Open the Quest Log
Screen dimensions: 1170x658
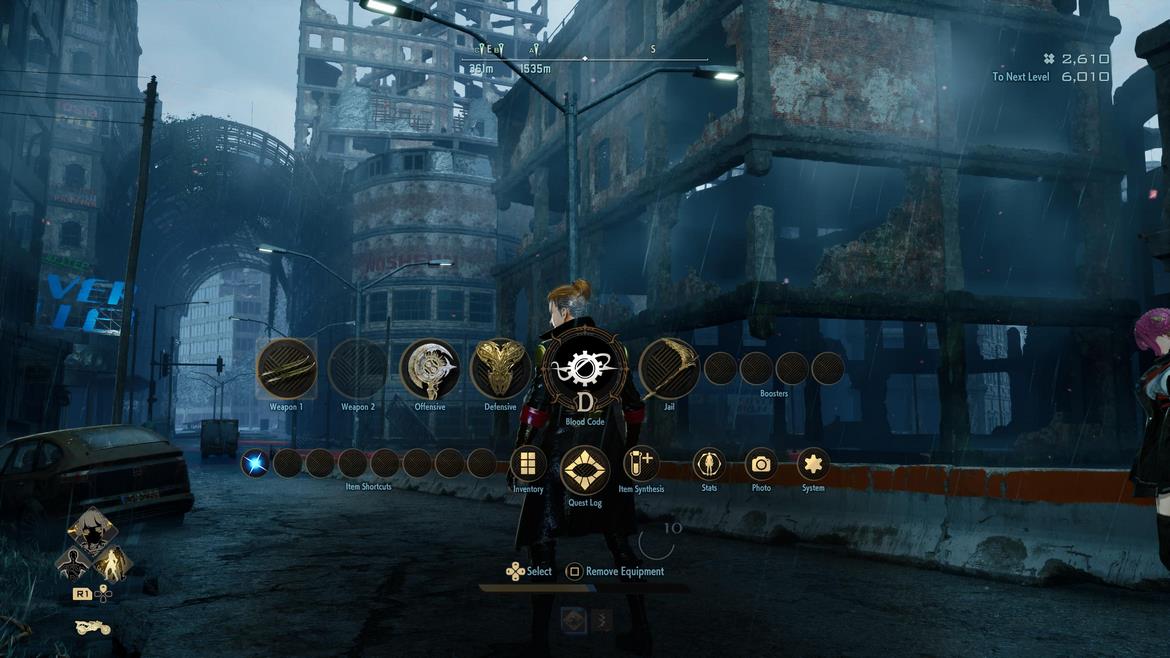585,470
